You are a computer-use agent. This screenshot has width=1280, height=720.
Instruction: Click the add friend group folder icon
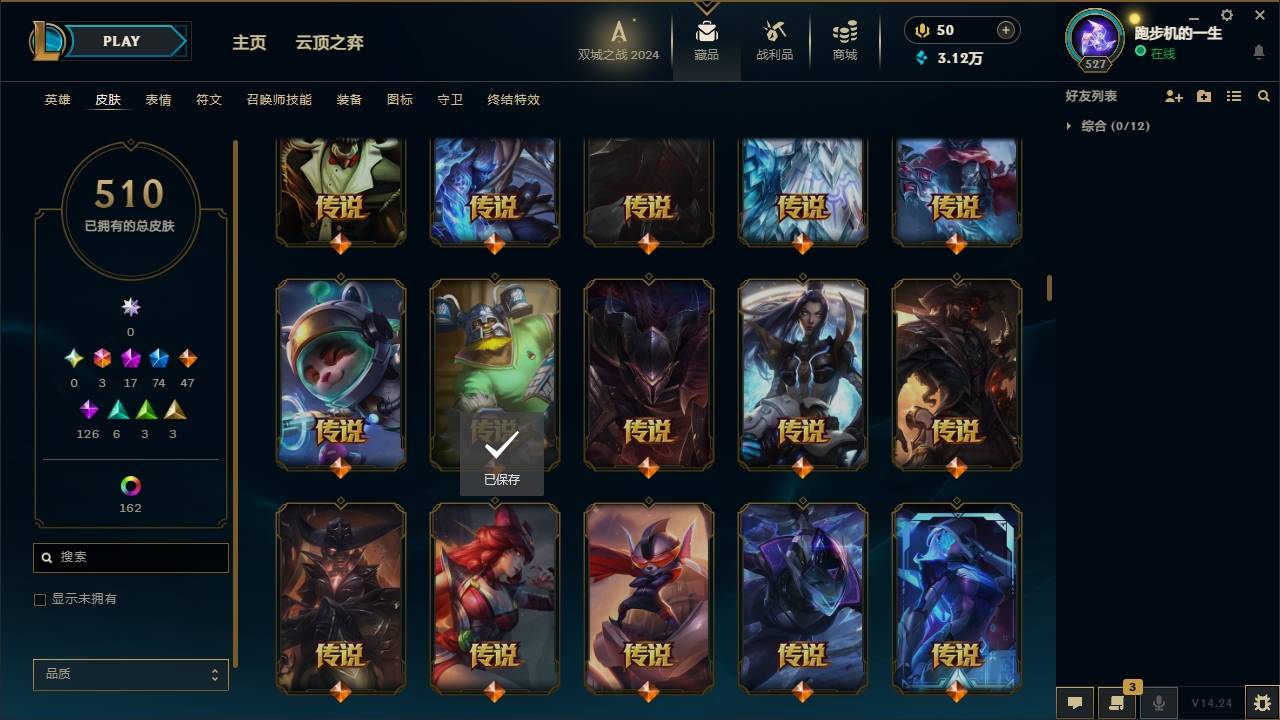tap(1204, 96)
